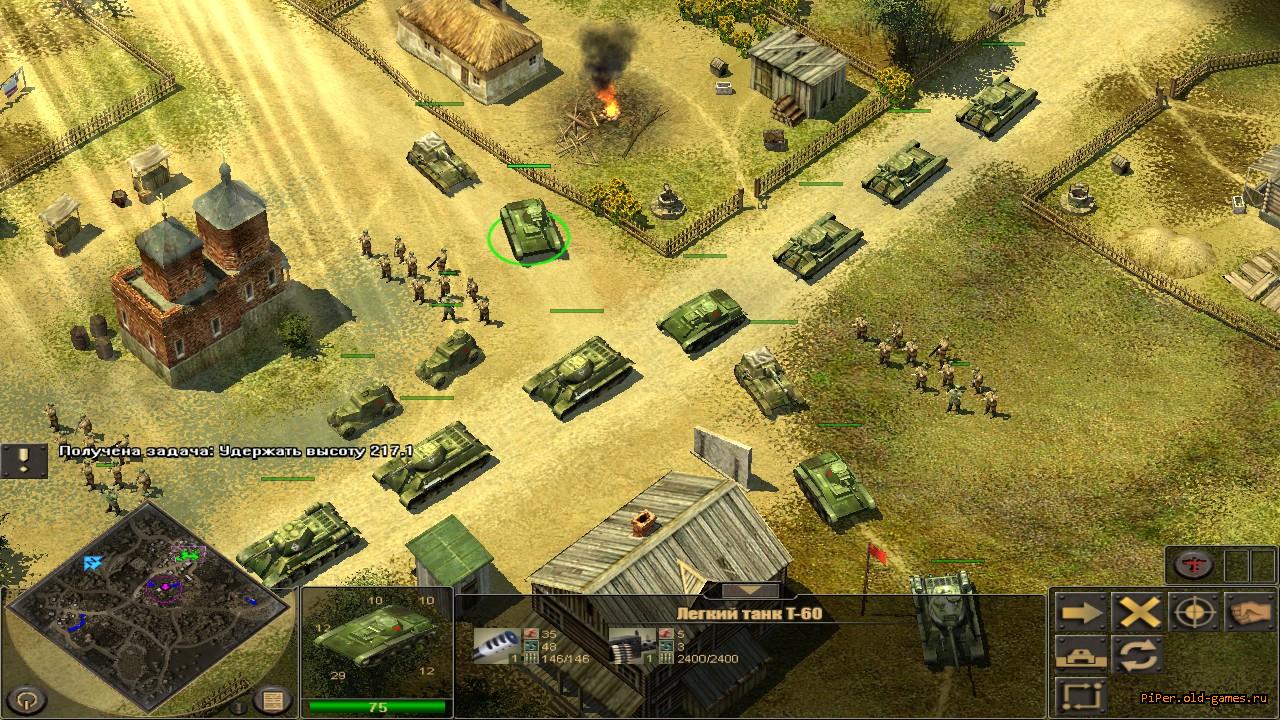This screenshot has height=720, width=1280.
Task: Collapse the unit info panel arrow
Action: click(x=750, y=591)
